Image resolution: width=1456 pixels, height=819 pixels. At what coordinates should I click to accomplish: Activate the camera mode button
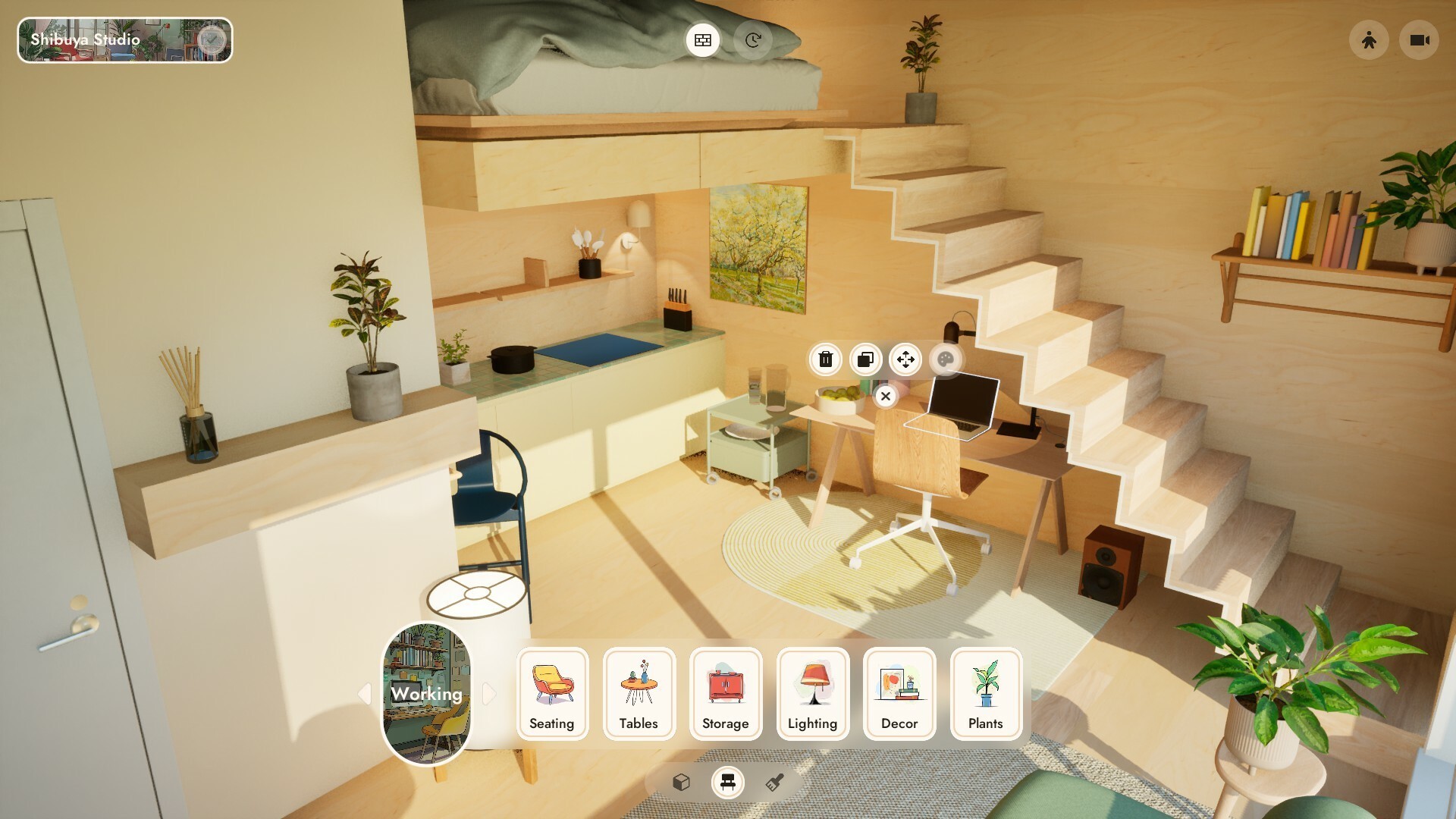point(1419,40)
